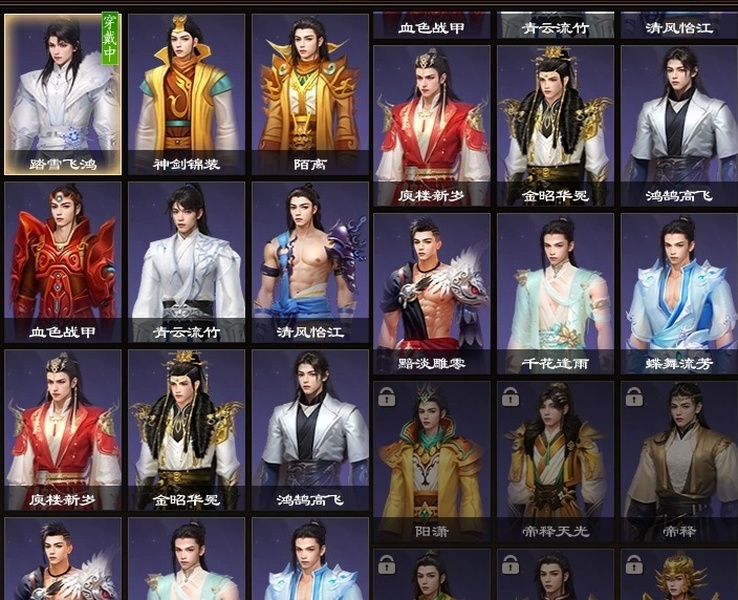Pick the 陌离 golden armor costume
This screenshot has height=600, width=738.
310,93
